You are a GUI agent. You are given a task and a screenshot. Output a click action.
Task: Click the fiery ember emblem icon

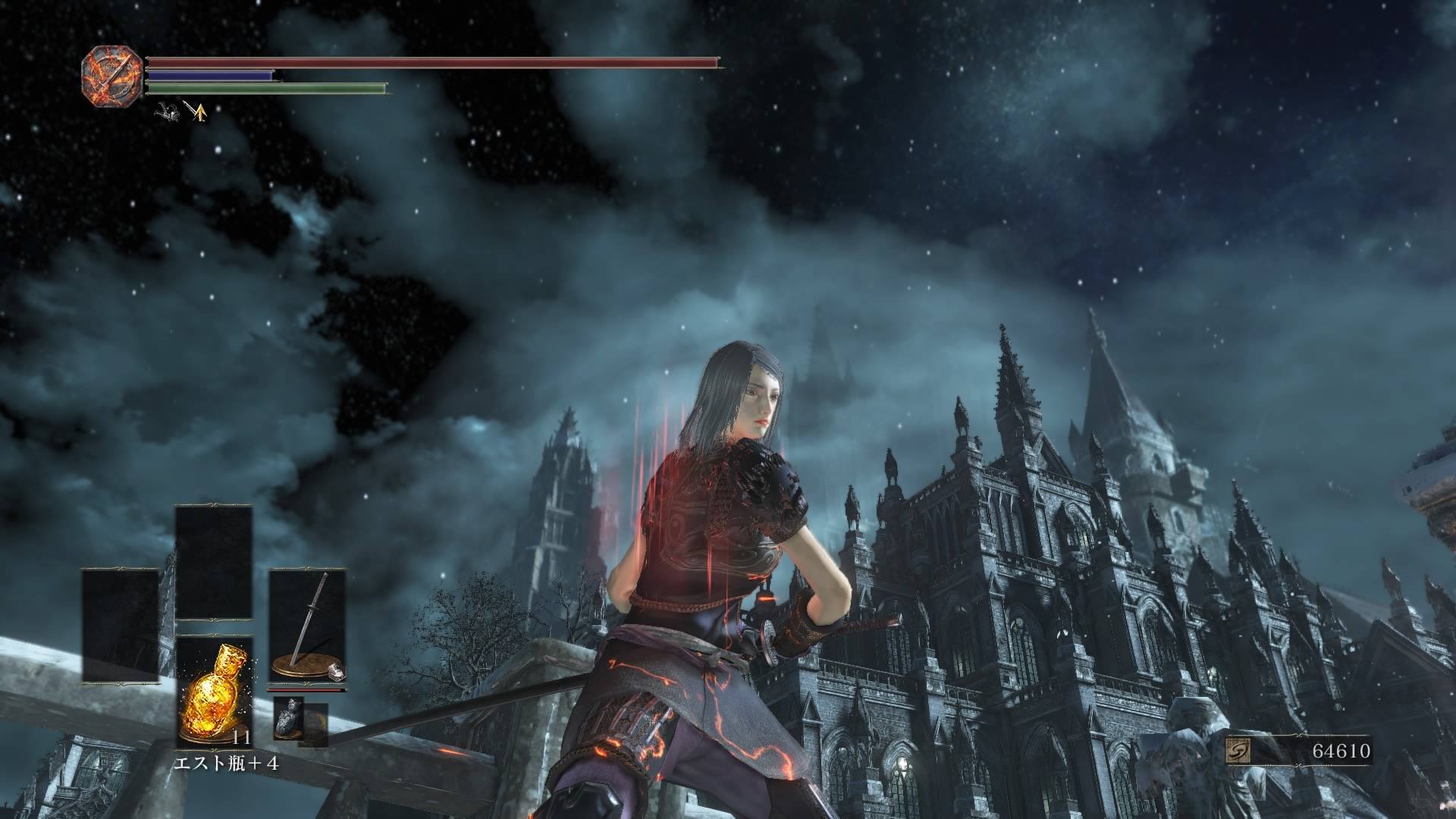(112, 75)
